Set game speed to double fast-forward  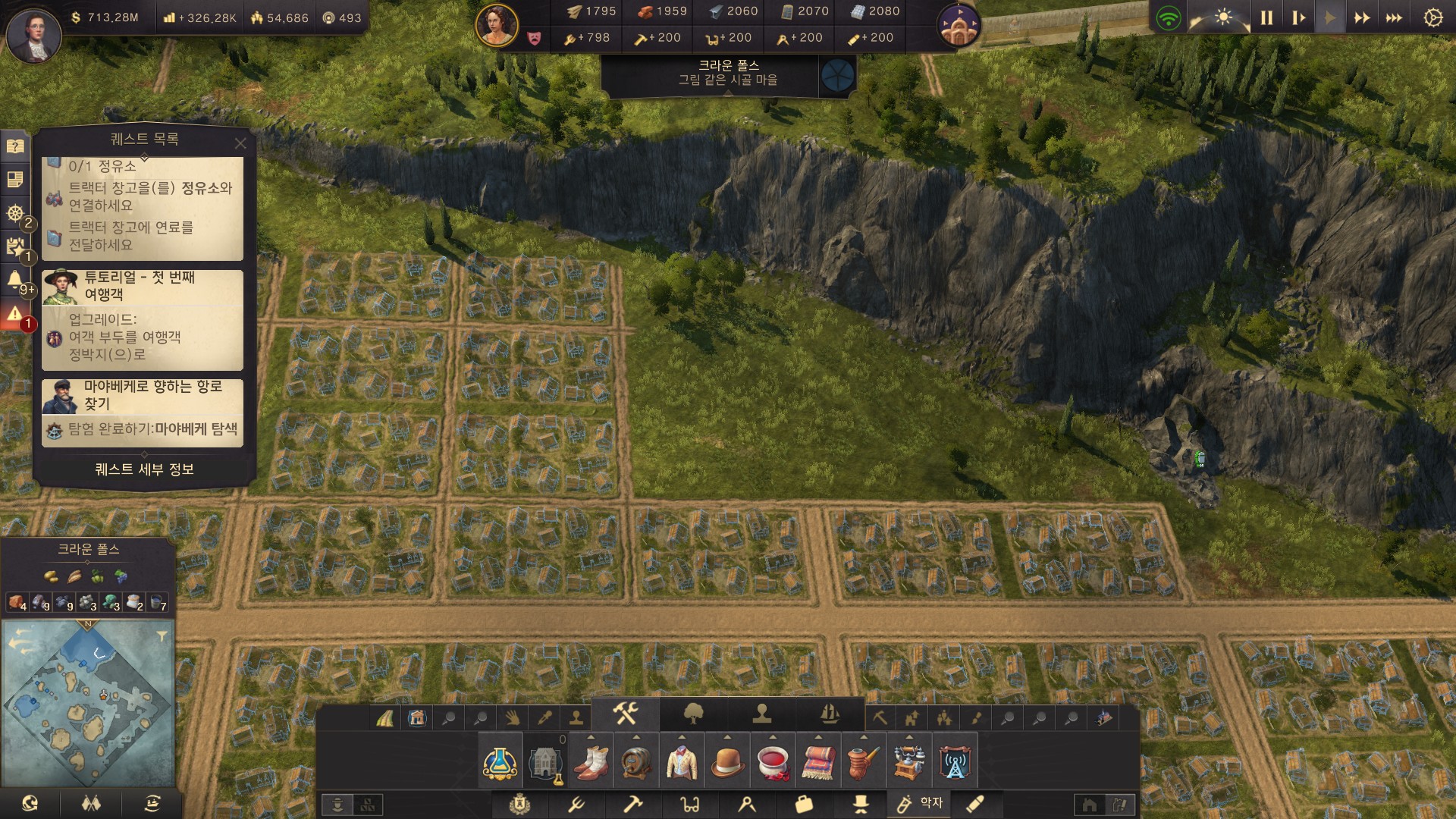pyautogui.click(x=1362, y=18)
